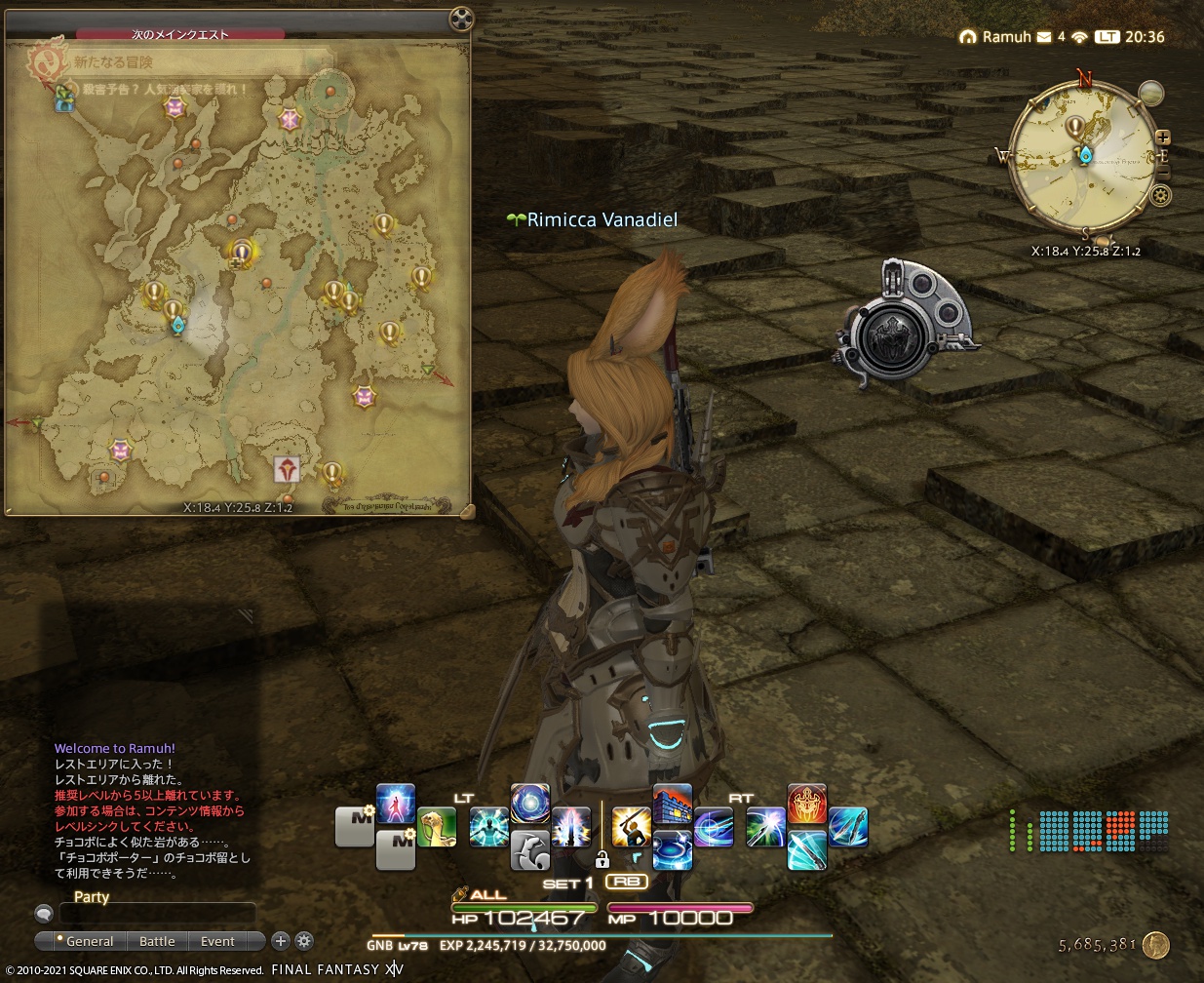Select the dungeon marker on the map
Viewport: 1204px width, 983px height.
287,469
